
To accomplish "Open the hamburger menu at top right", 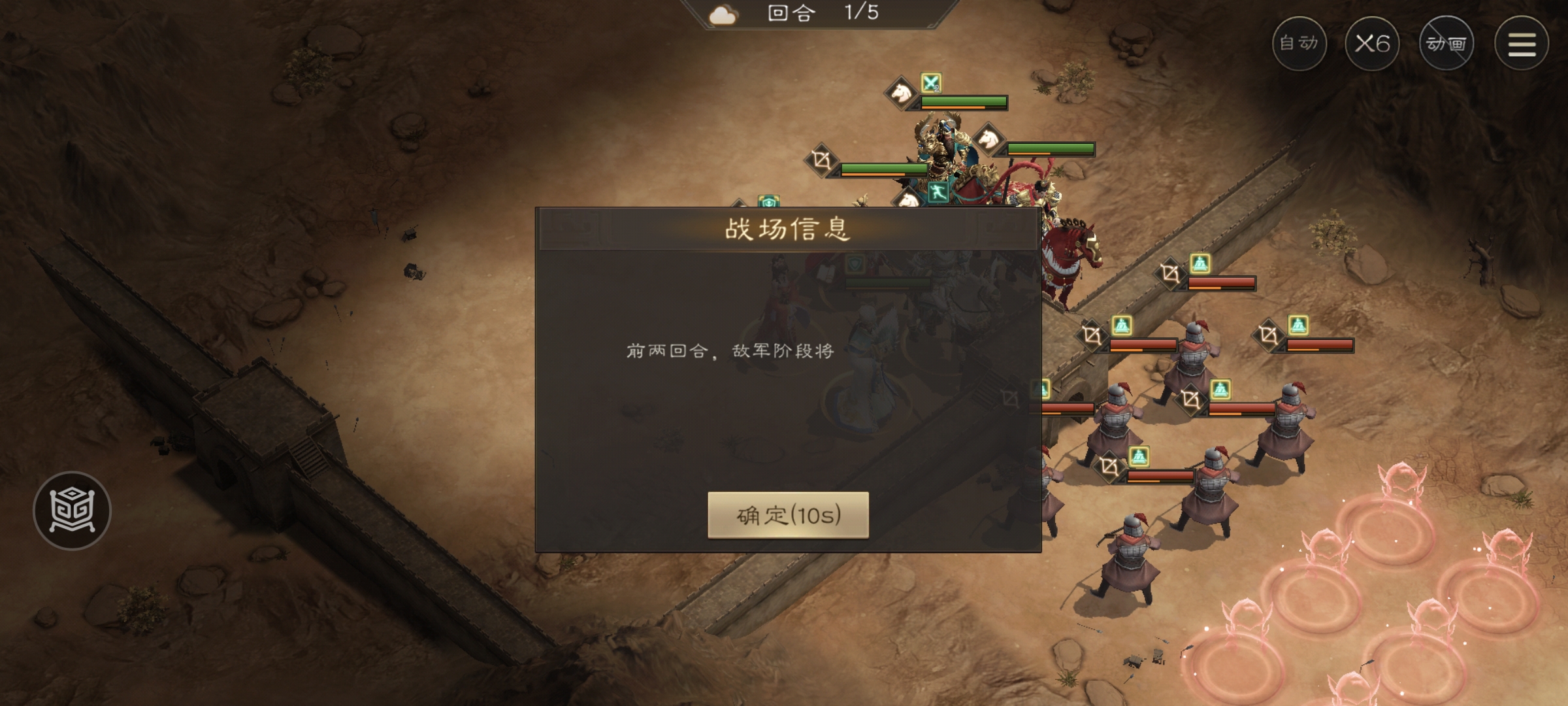I will pos(1520,43).
